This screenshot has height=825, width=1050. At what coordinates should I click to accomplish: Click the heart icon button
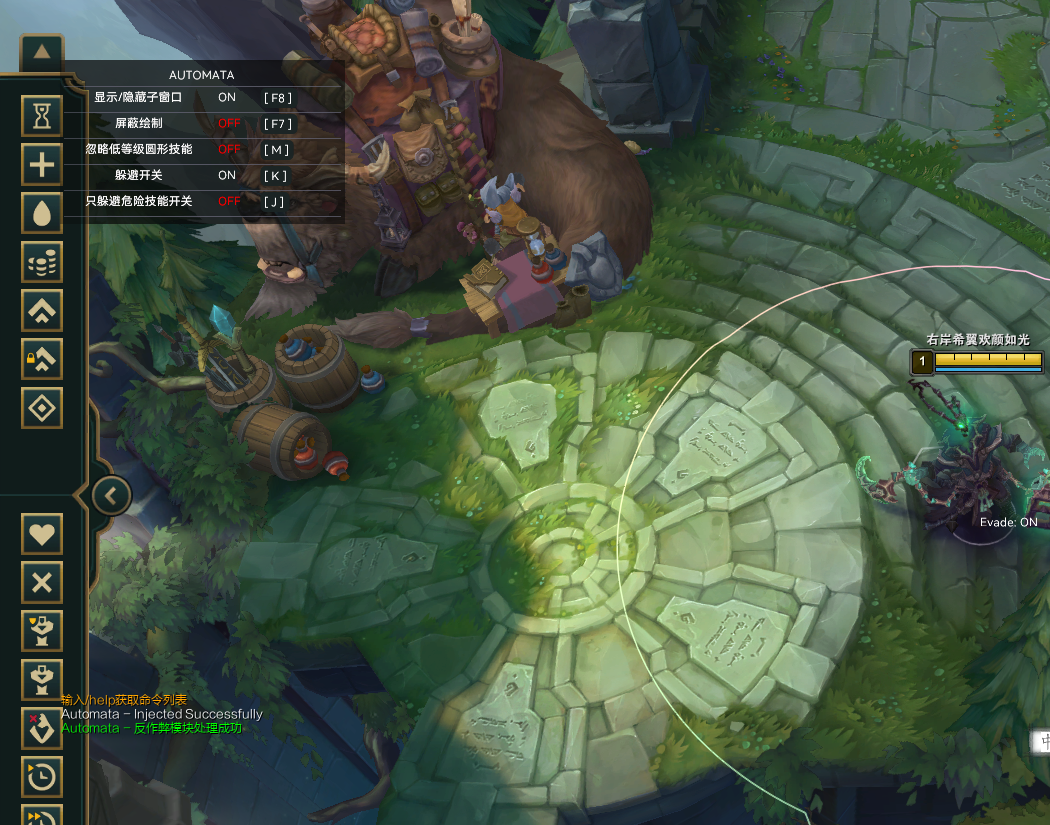pyautogui.click(x=42, y=534)
